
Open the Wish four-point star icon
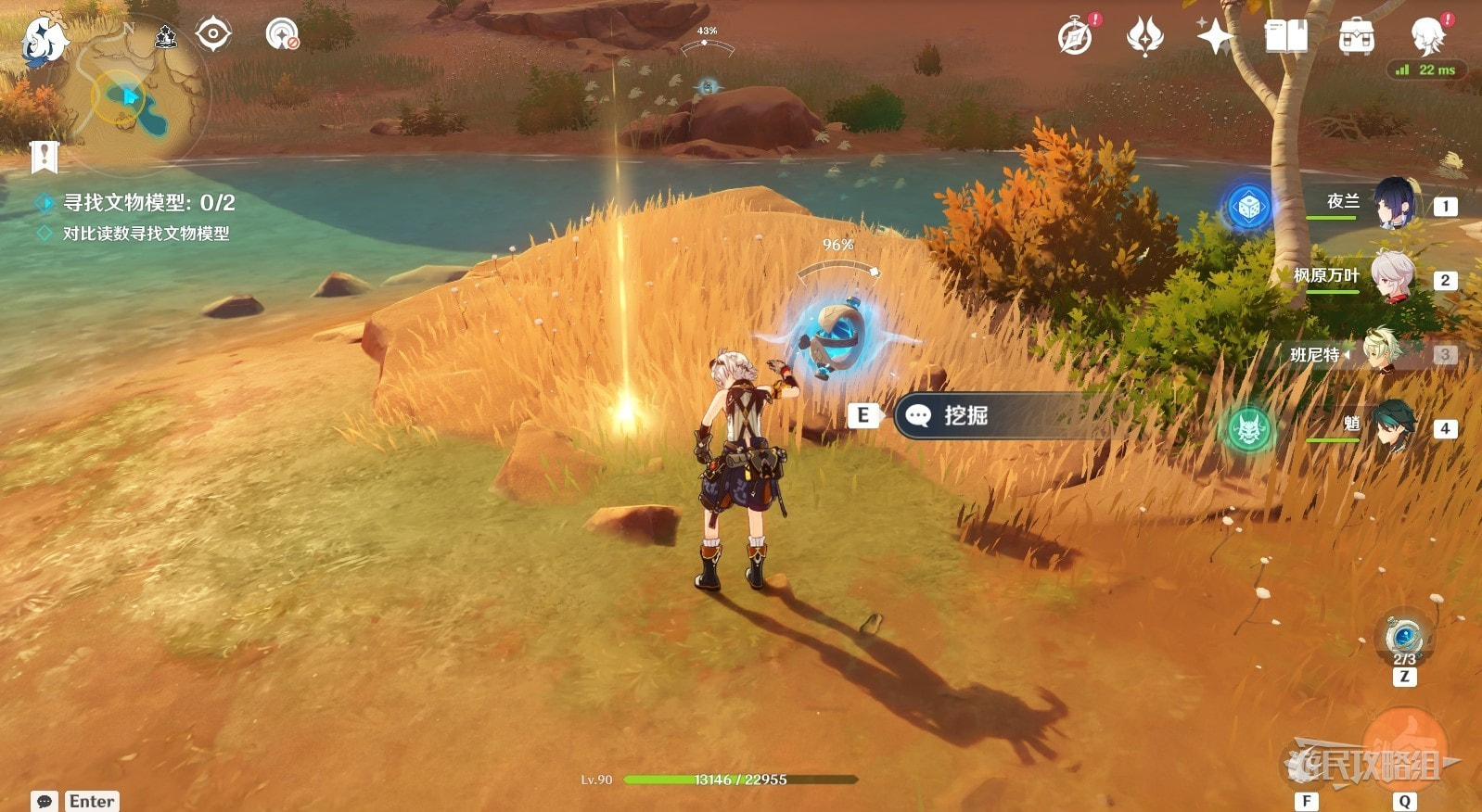tap(1214, 37)
